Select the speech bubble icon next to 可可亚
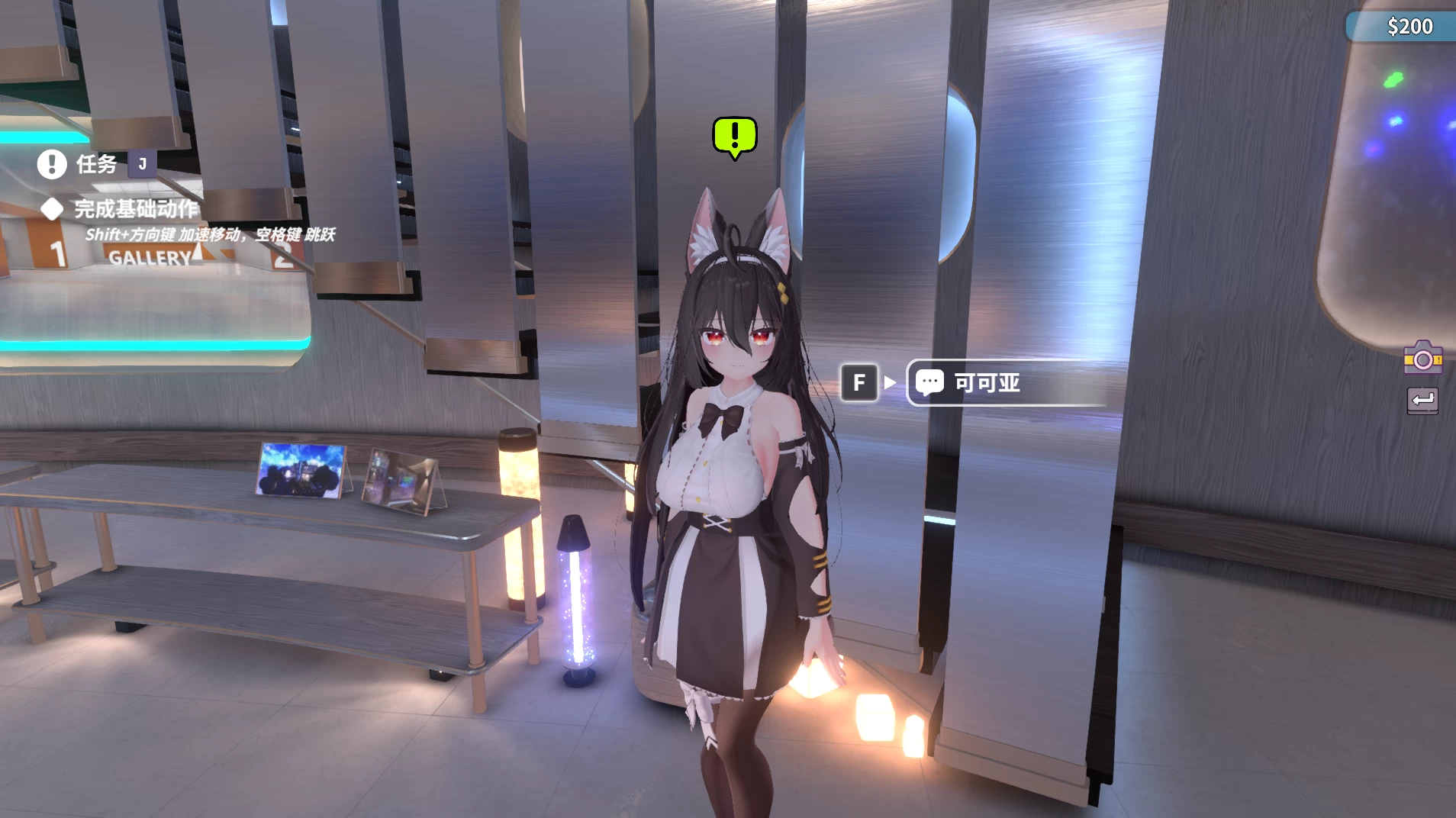The width and height of the screenshot is (1456, 818). pyautogui.click(x=931, y=382)
